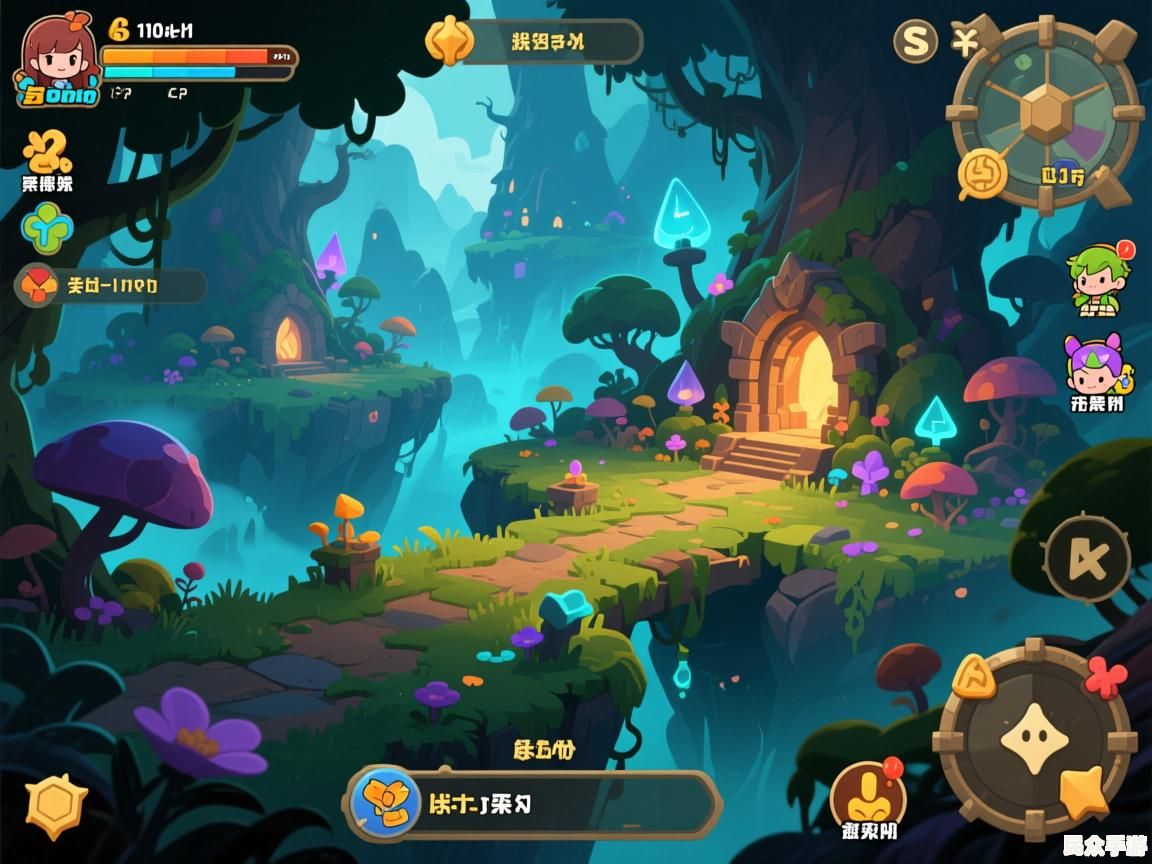
Task: Open the brown round icon with red dot
Action: (868, 795)
